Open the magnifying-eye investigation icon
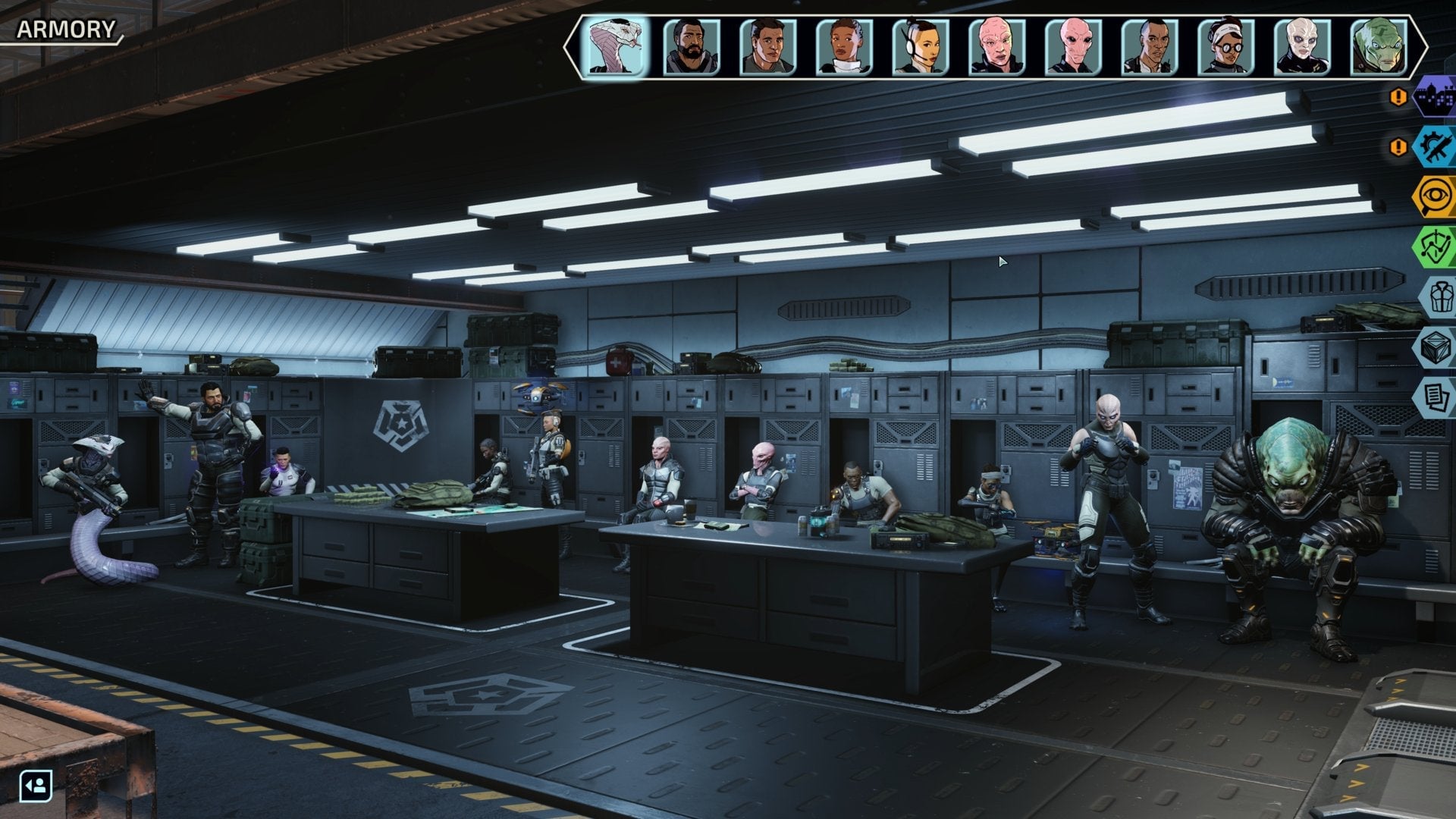This screenshot has width=1456, height=819. coord(1435,196)
